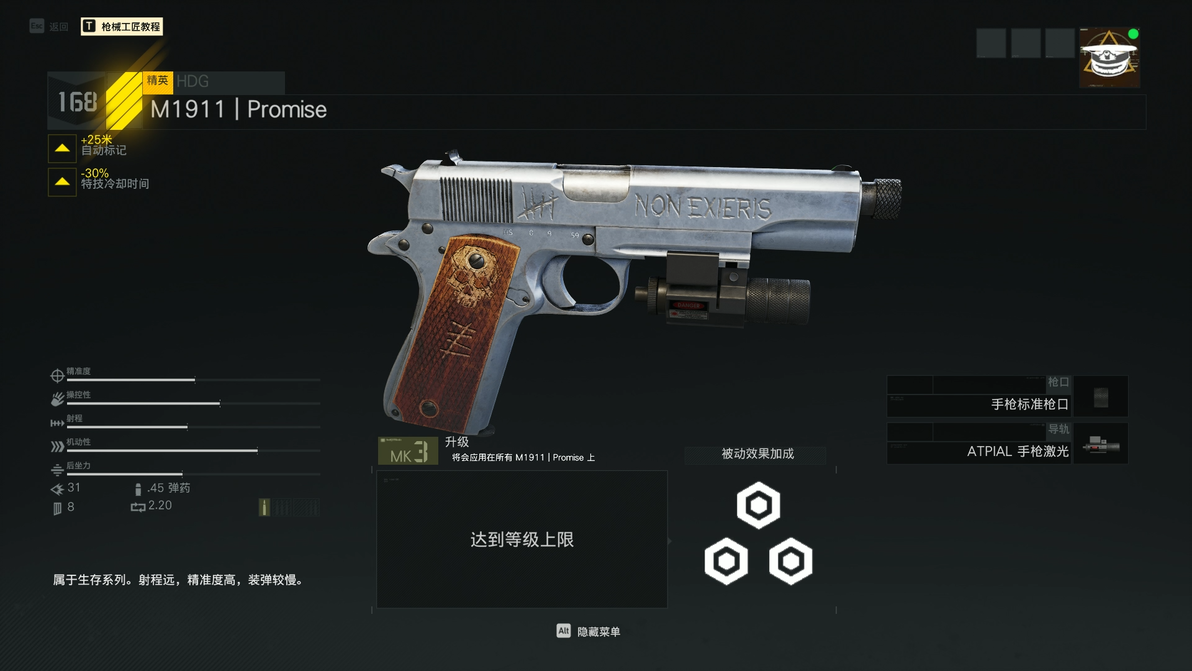The height and width of the screenshot is (671, 1192).
Task: Select the top passive bonus hexagon
Action: click(x=758, y=506)
